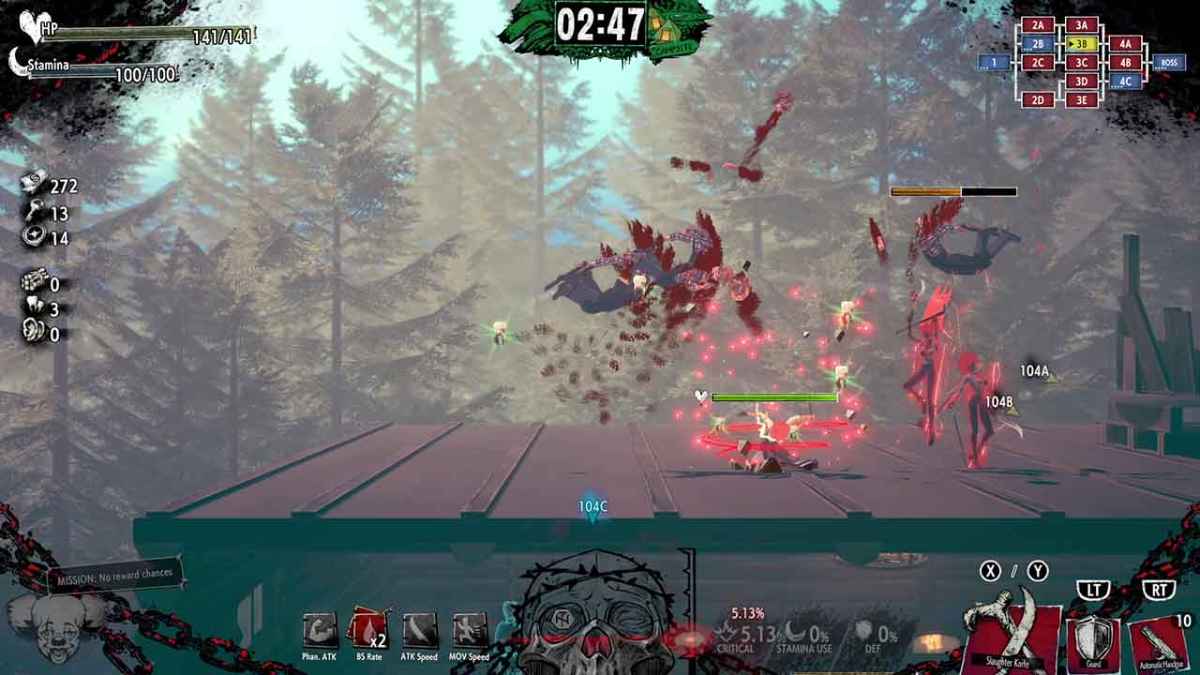Click stage node 1 on the route map
This screenshot has width=1200, height=675.
pos(993,62)
